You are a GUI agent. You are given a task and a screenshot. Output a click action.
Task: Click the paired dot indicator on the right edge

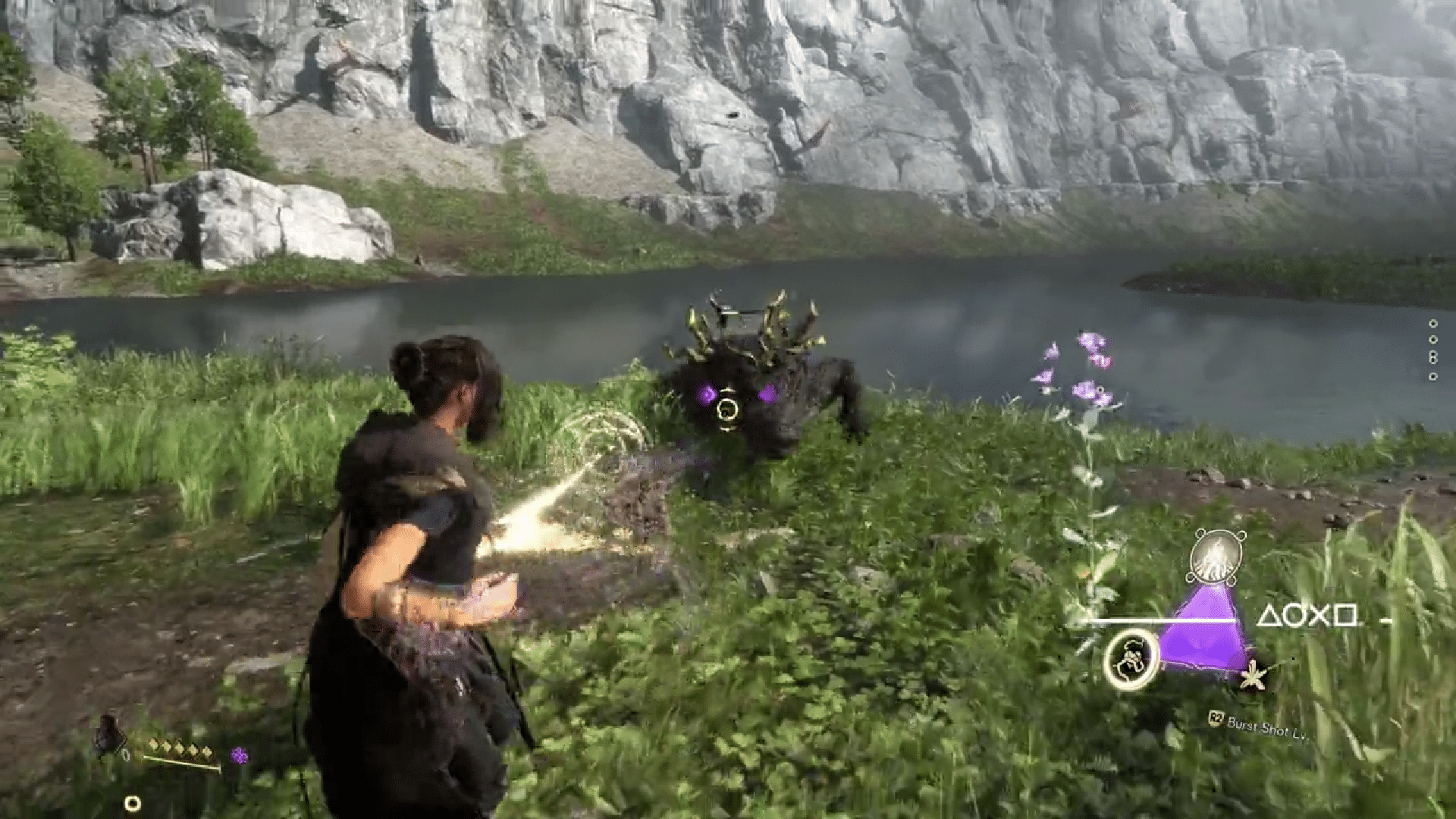pyautogui.click(x=1432, y=356)
